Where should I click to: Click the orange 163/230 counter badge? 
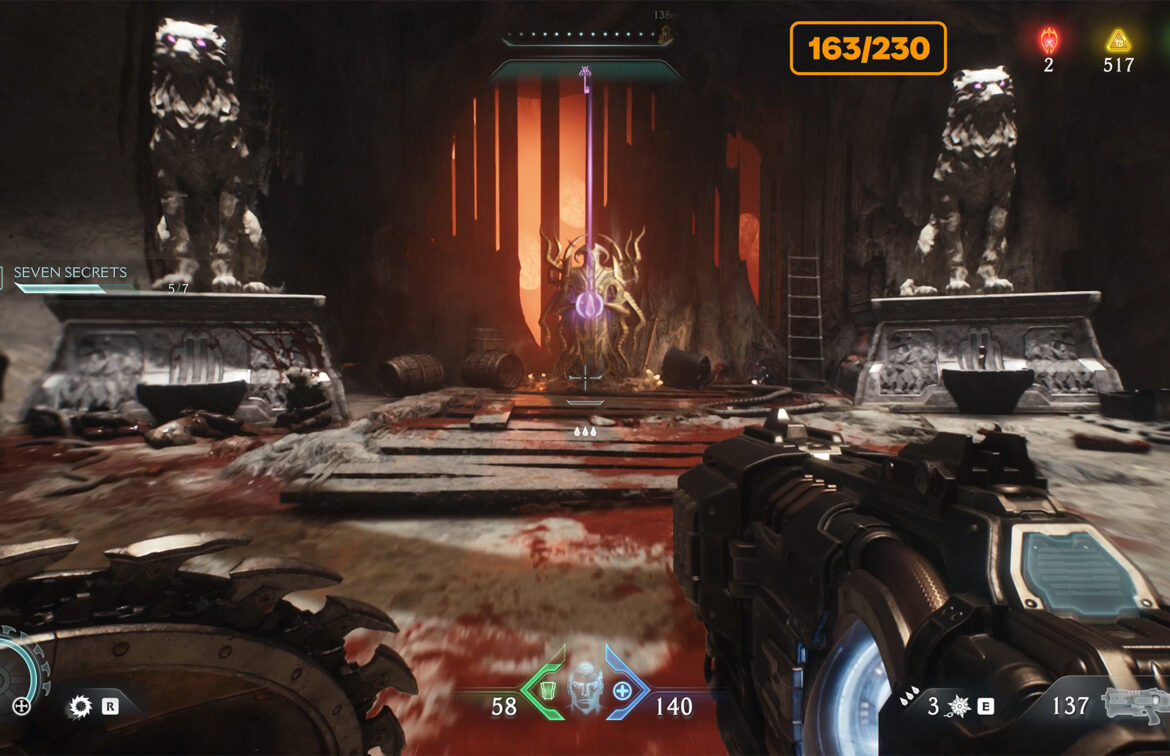(x=868, y=48)
